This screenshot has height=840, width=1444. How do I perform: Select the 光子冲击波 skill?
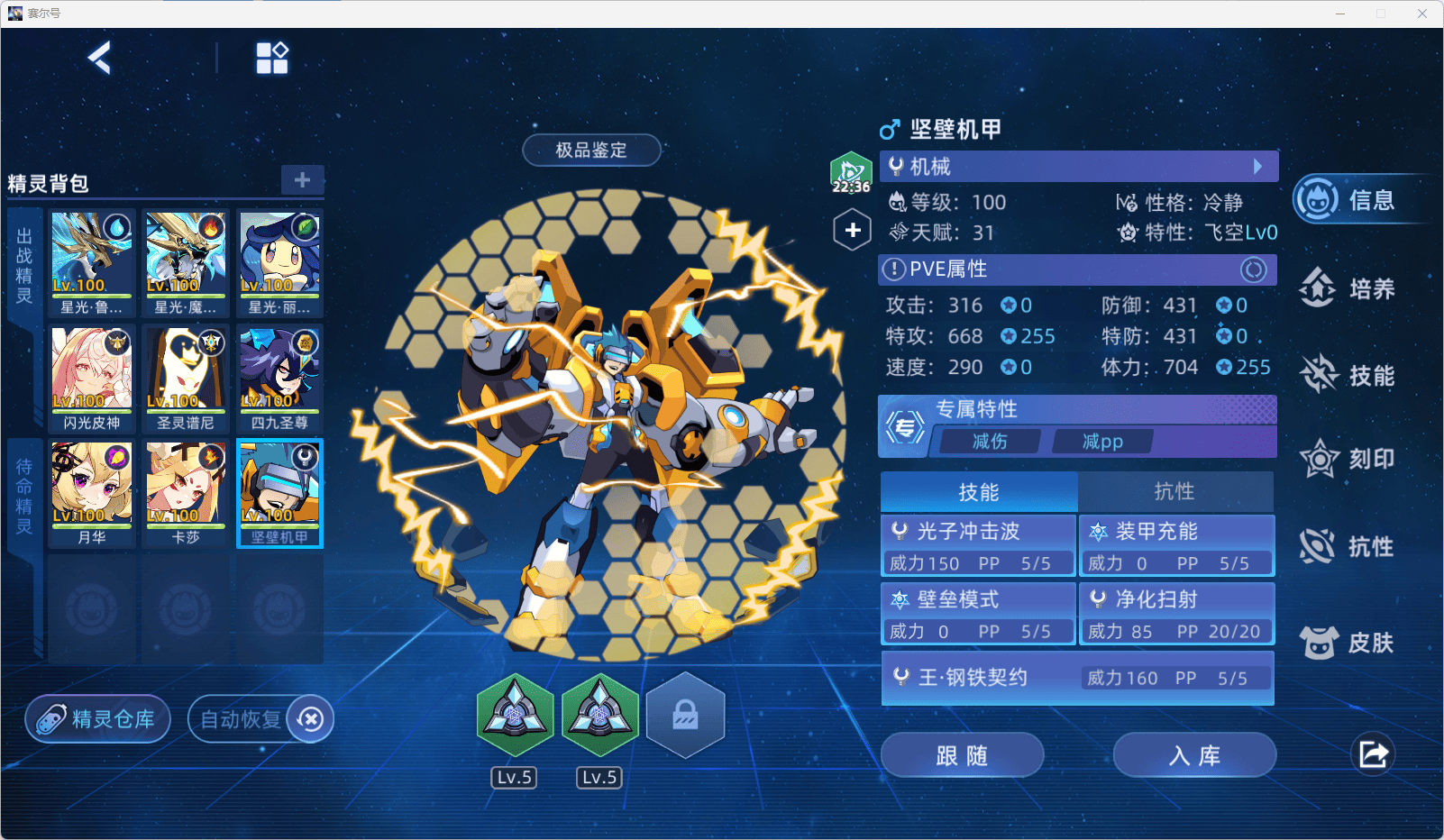point(979,545)
